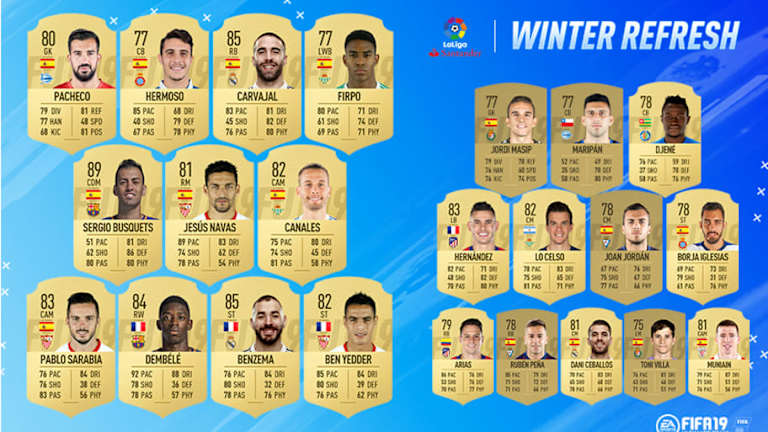Screen dimensions: 768x432
Task: Select the Jordi Masip card
Action: pos(510,133)
